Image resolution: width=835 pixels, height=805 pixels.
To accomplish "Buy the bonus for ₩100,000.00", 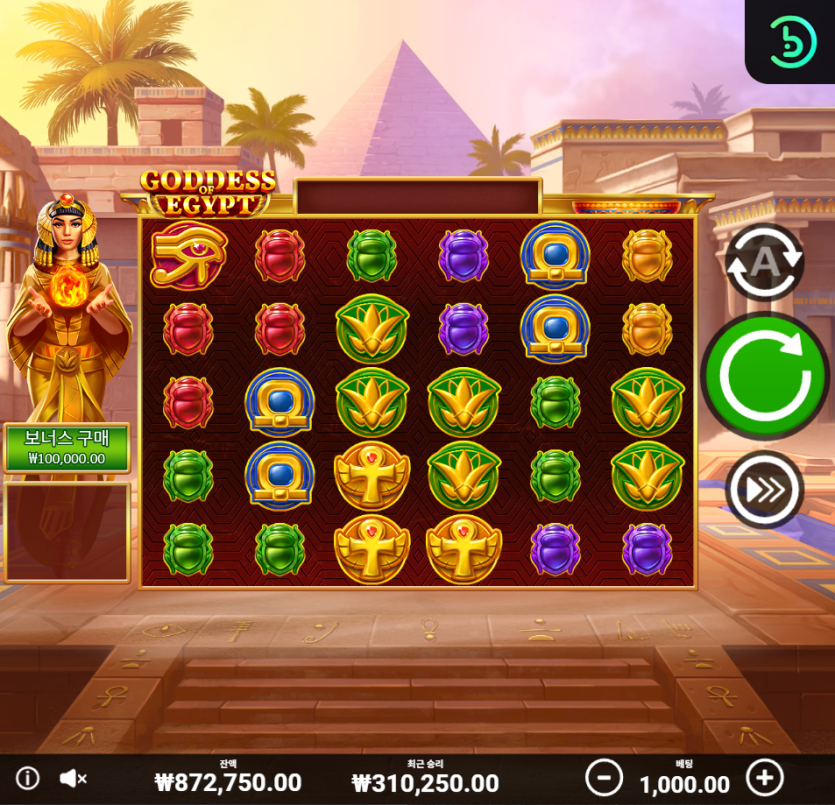I will 66,448.
